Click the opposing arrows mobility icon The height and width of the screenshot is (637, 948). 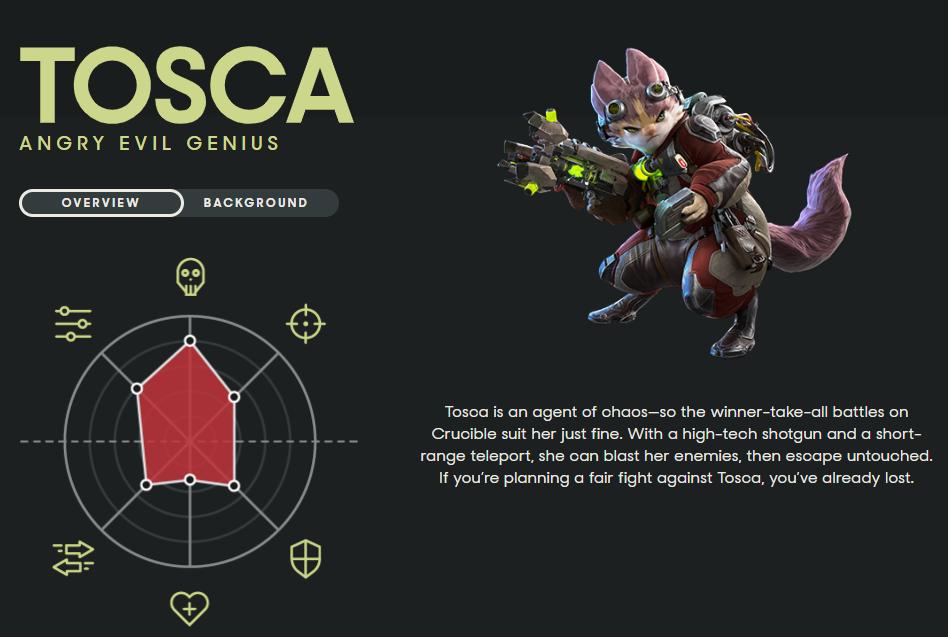pos(73,558)
